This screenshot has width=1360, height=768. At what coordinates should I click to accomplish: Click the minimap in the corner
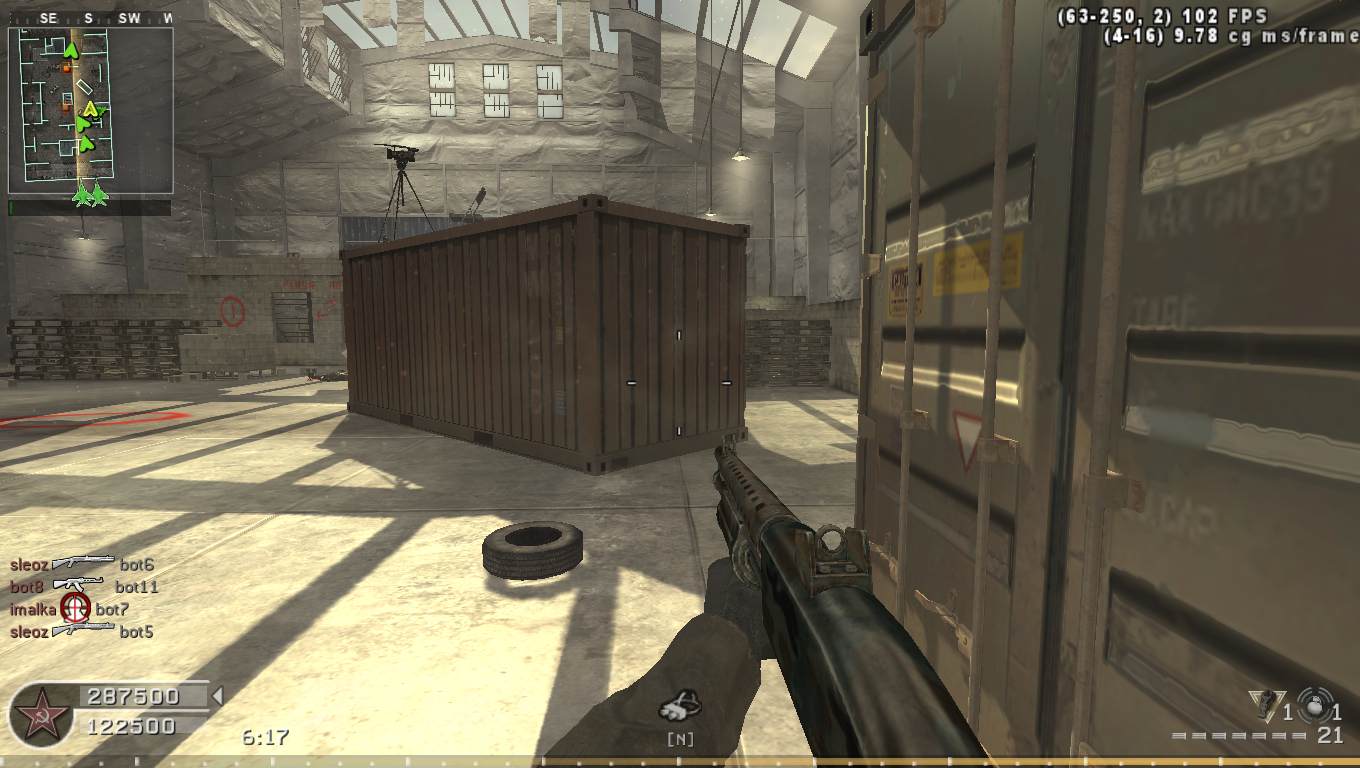tap(90, 110)
